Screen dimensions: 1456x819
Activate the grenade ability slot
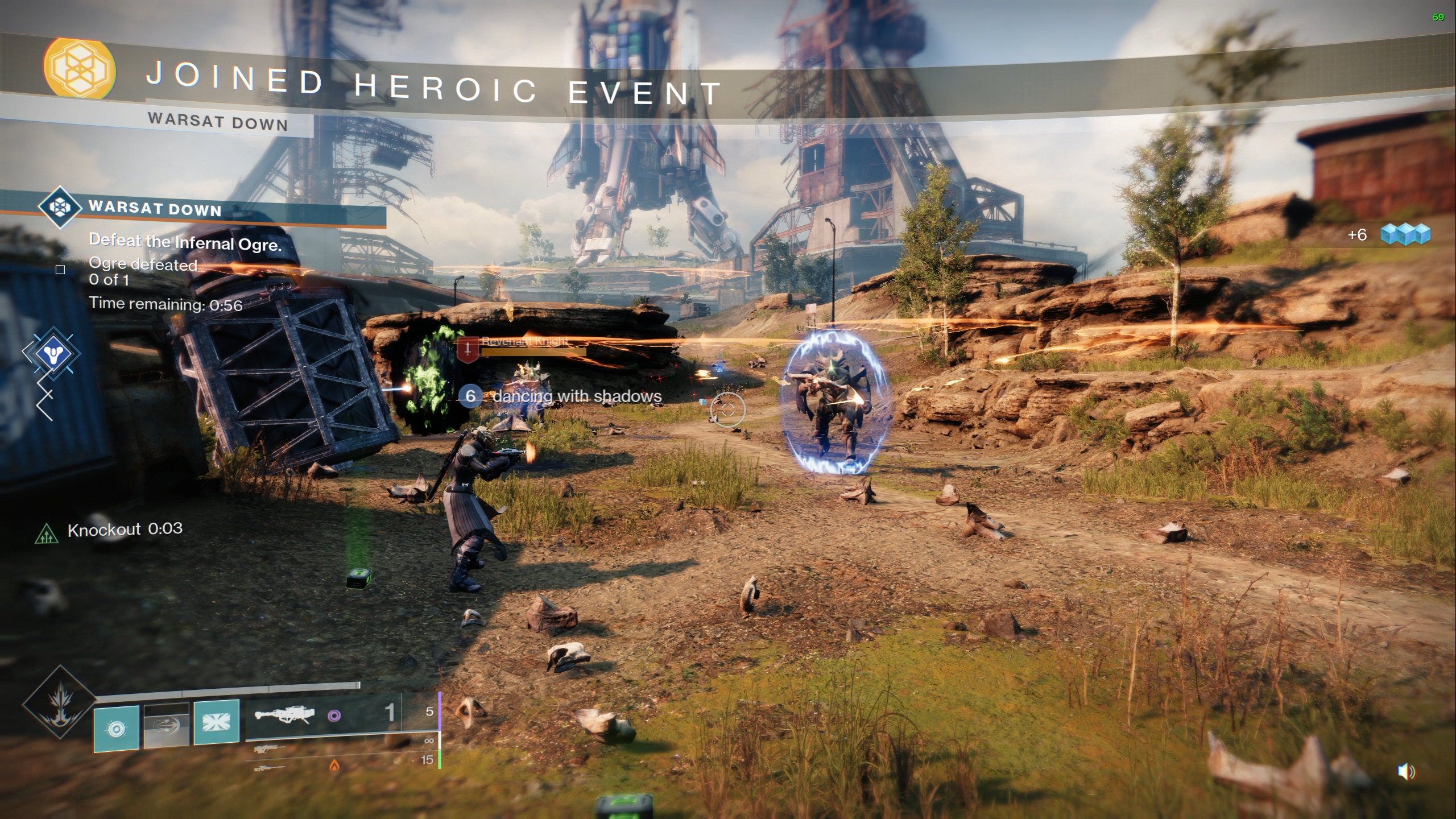click(x=117, y=727)
